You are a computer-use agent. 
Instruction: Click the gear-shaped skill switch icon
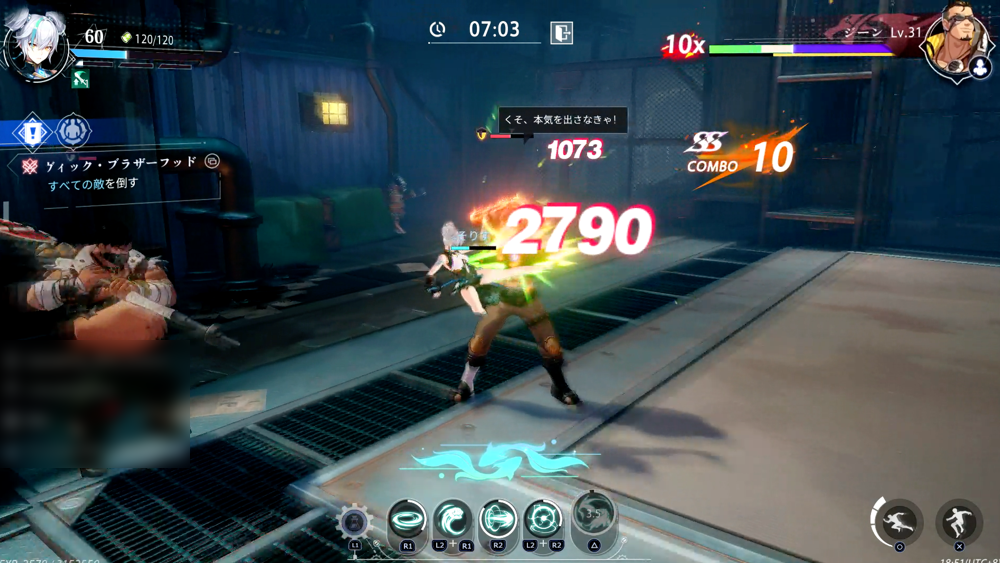point(354,522)
